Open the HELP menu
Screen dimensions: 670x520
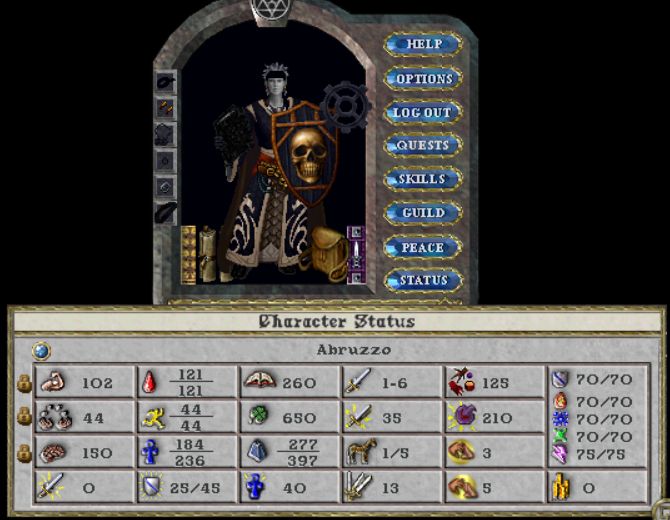(423, 45)
